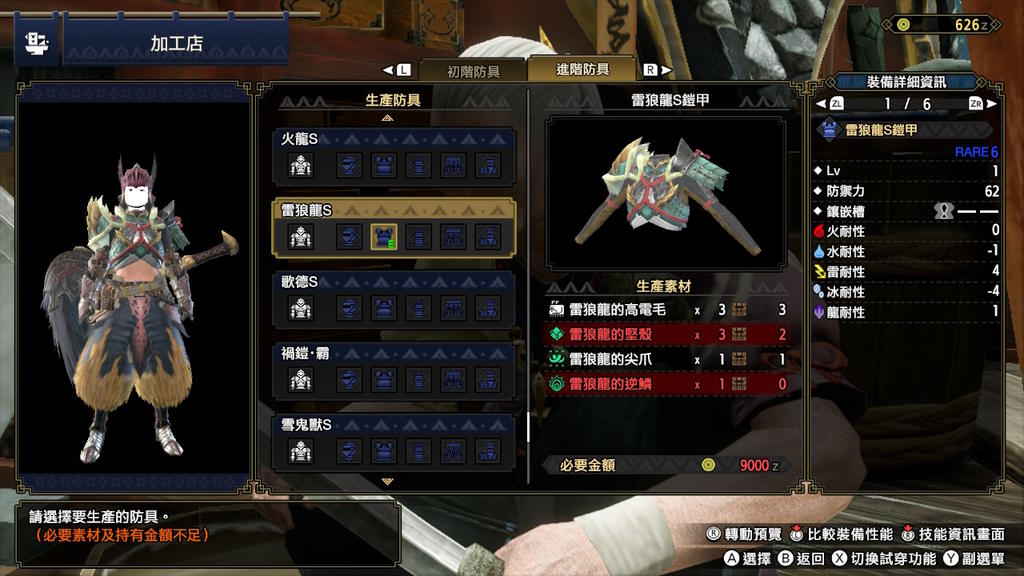Select the 進階防具 tab
Screen dimensions: 1024x576
(x=582, y=70)
